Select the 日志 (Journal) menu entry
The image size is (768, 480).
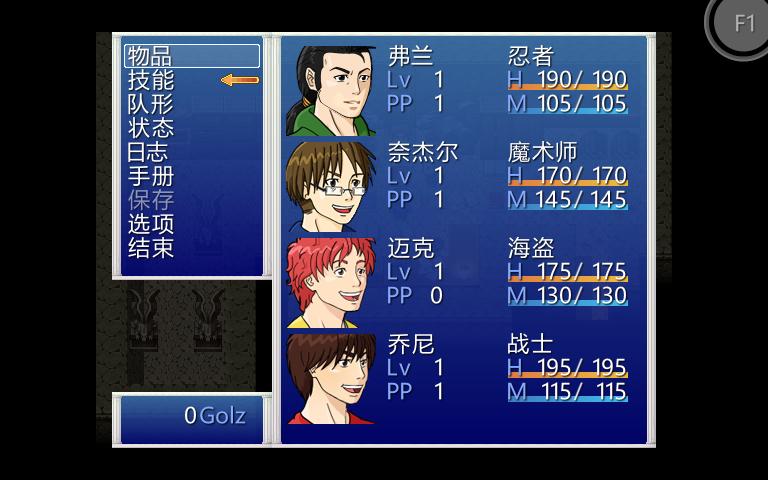[x=148, y=152]
